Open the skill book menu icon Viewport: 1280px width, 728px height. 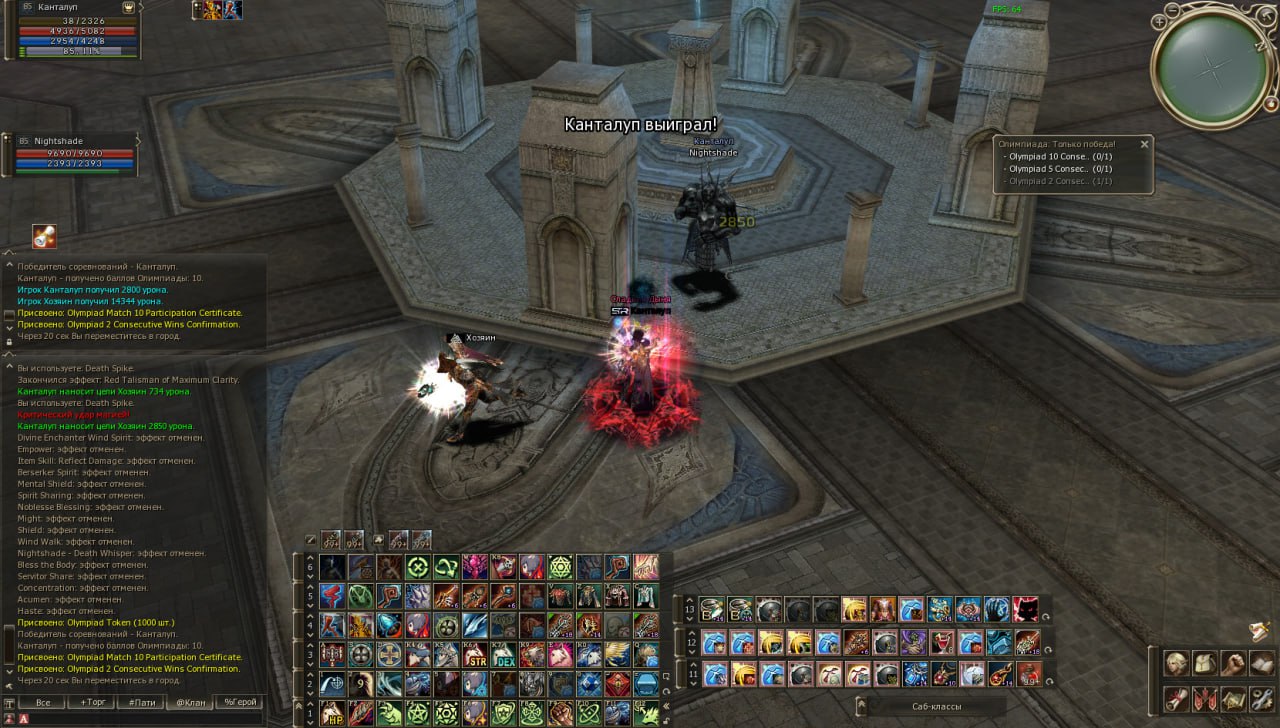point(1261,663)
